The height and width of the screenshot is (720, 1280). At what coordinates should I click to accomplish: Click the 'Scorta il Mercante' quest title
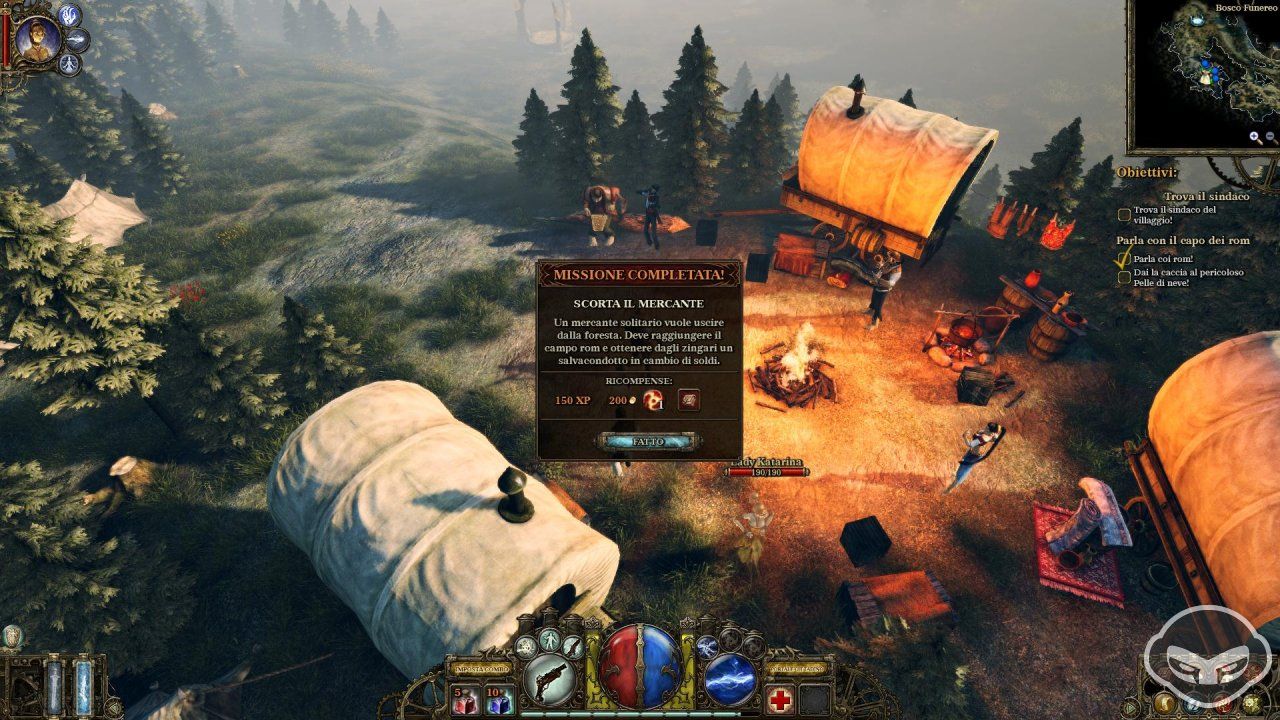(x=639, y=302)
